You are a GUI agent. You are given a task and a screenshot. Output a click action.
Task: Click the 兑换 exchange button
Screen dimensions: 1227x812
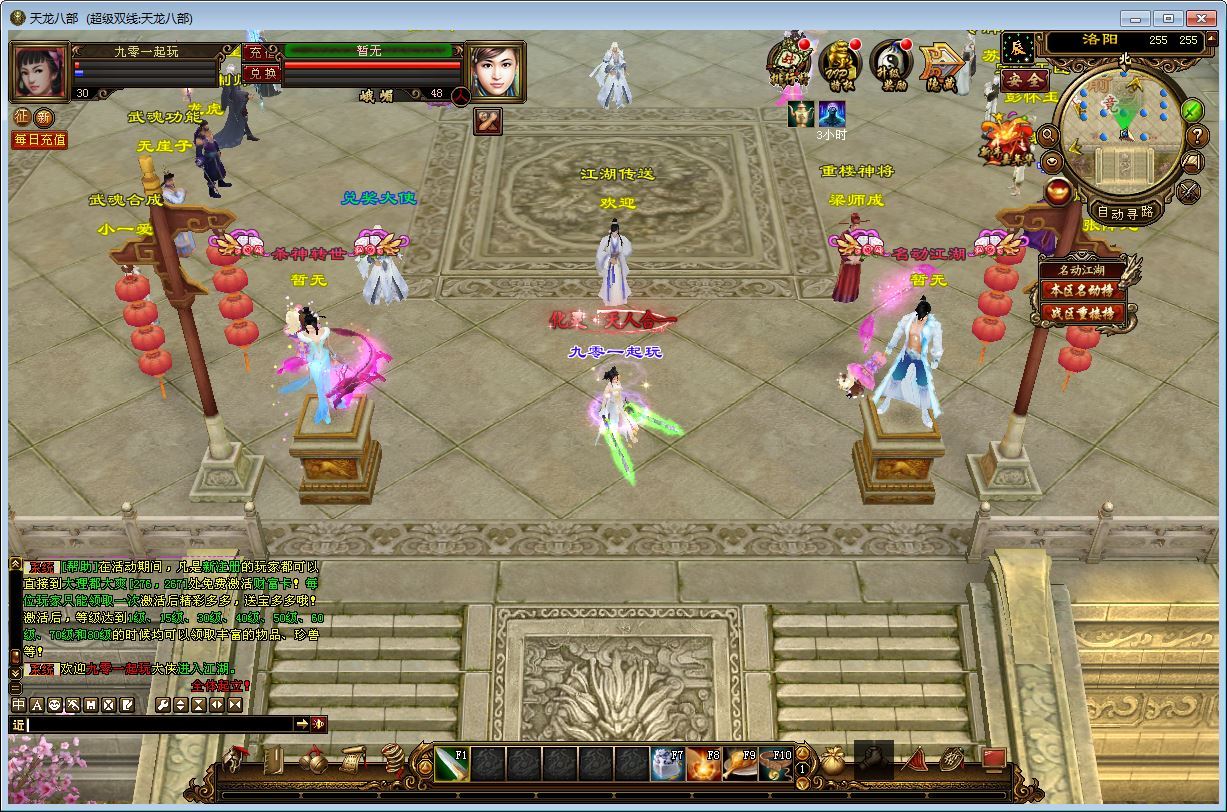(260, 73)
